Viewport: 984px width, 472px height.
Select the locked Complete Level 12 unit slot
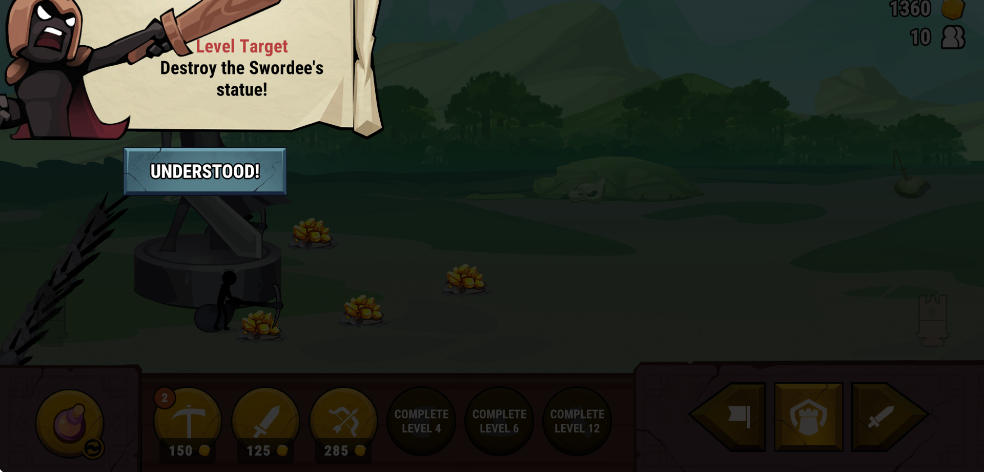tap(577, 421)
